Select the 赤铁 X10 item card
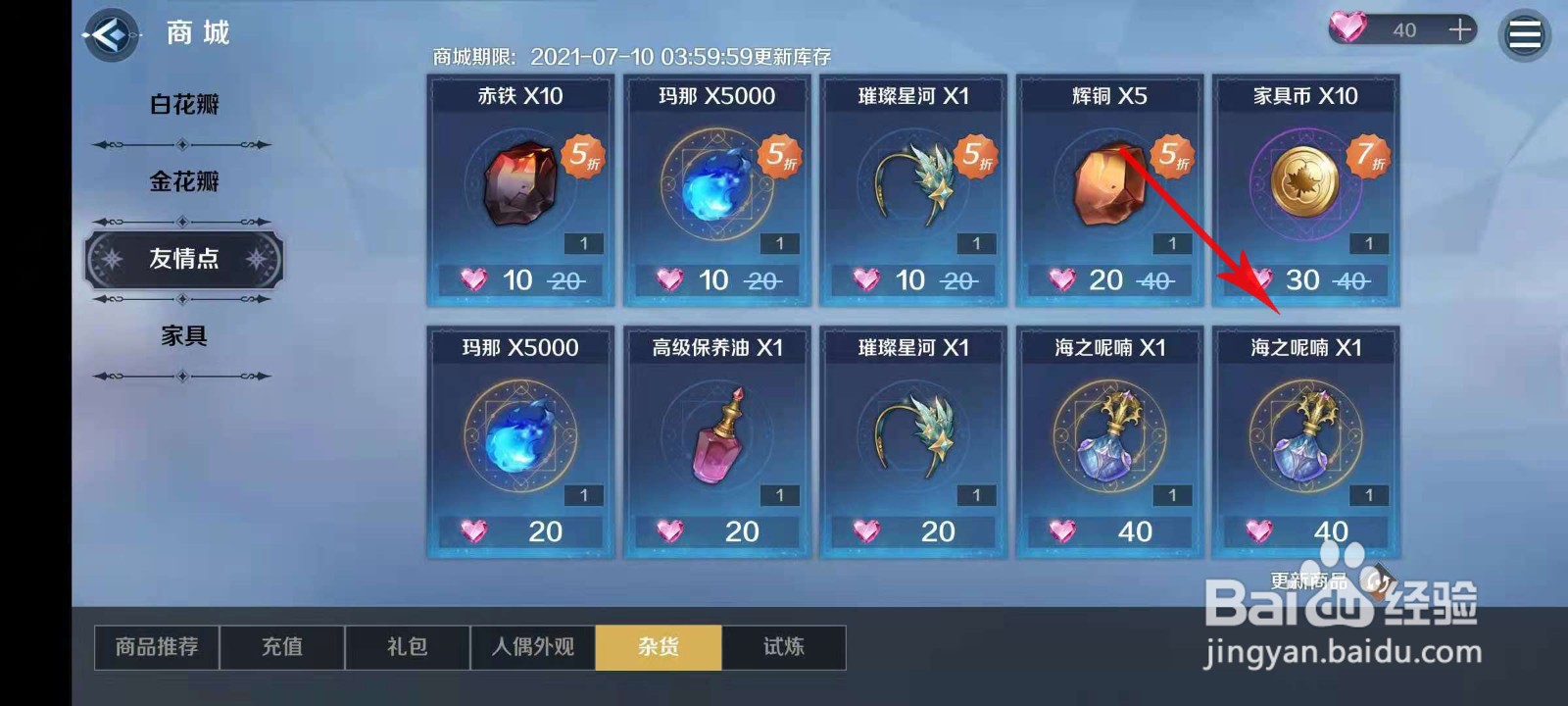Screen dimensions: 1568x706 click(519, 191)
